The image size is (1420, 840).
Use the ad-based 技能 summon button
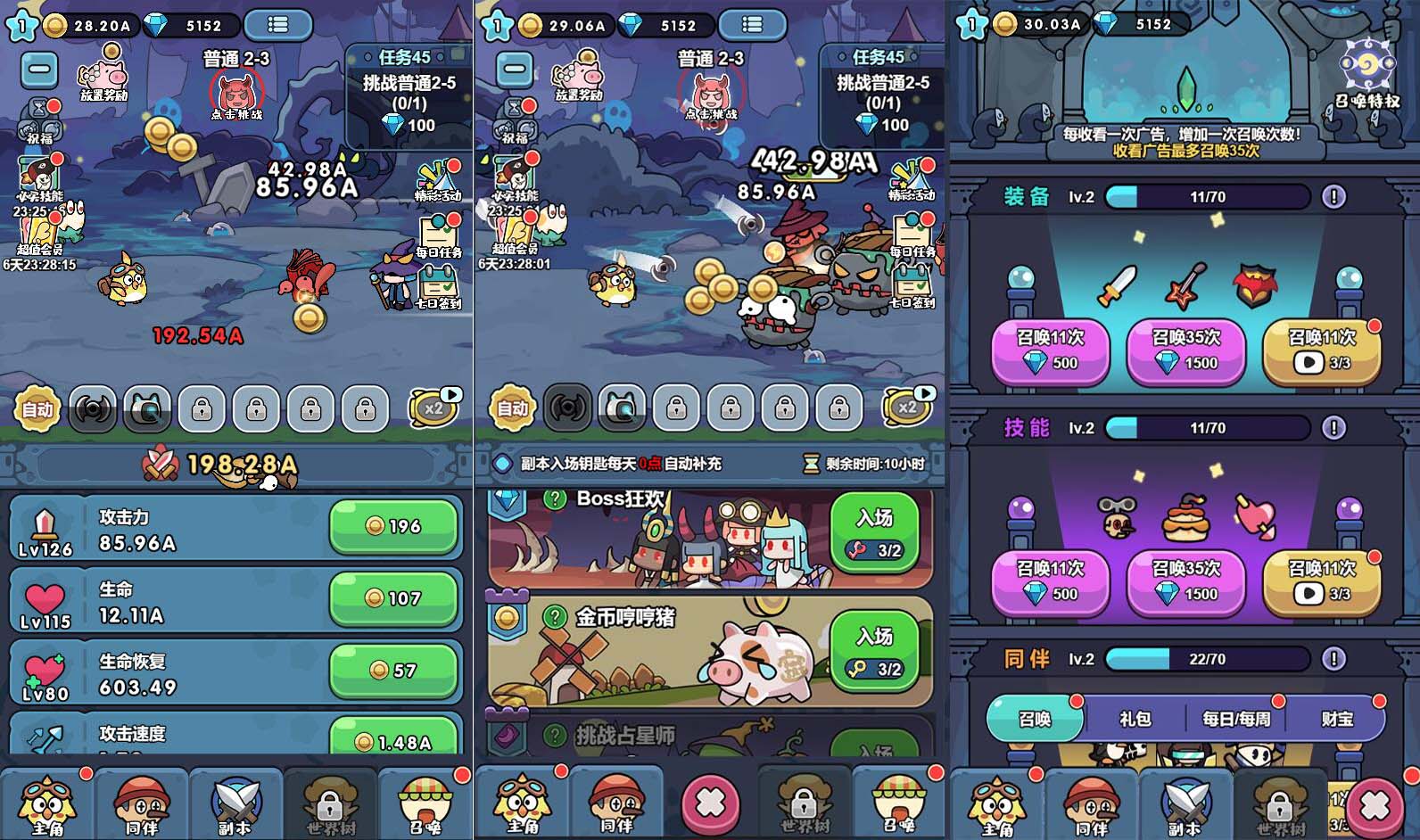coord(1321,581)
